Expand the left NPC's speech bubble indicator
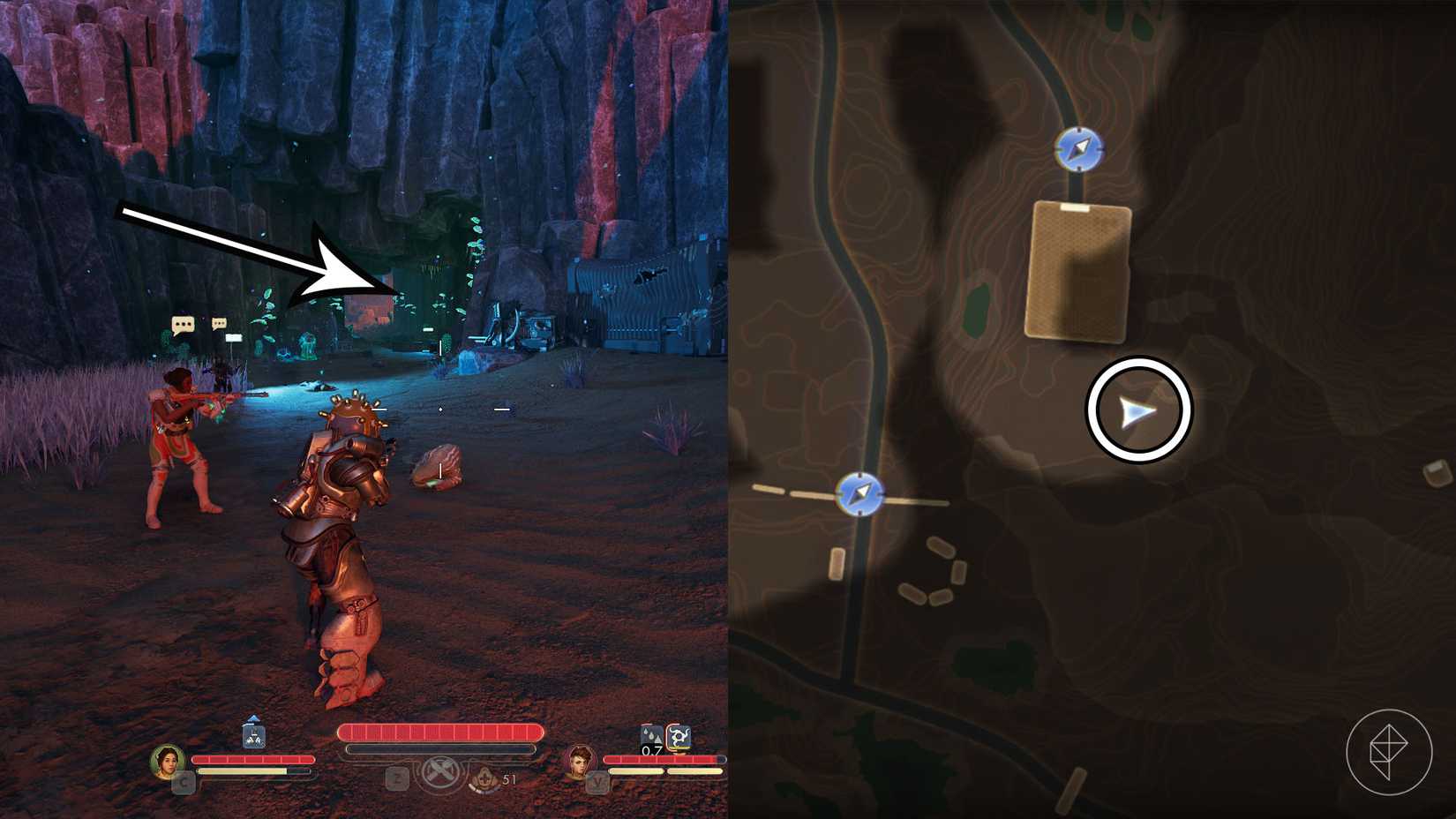 tap(182, 324)
